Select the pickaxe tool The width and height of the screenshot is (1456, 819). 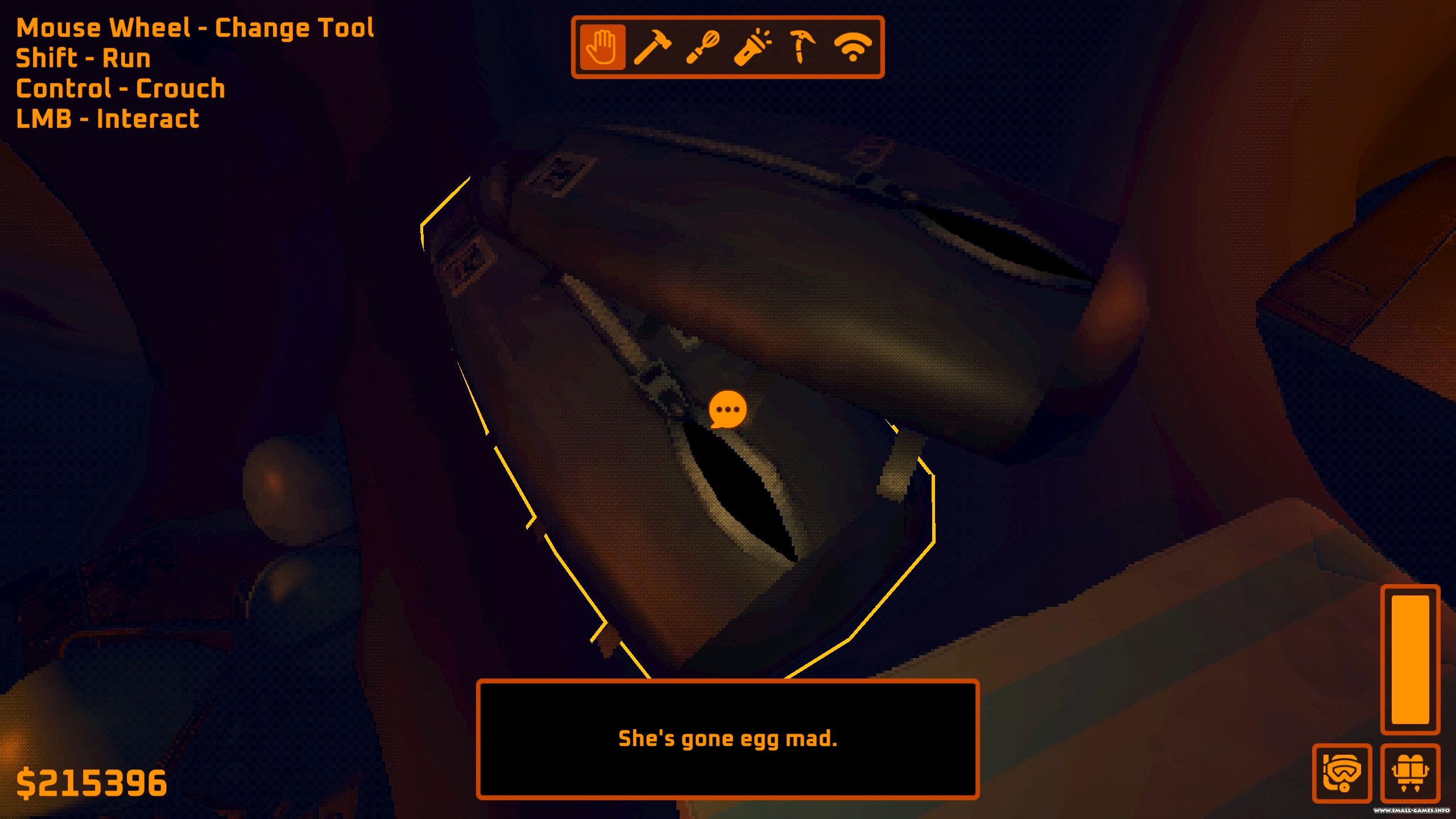802,47
